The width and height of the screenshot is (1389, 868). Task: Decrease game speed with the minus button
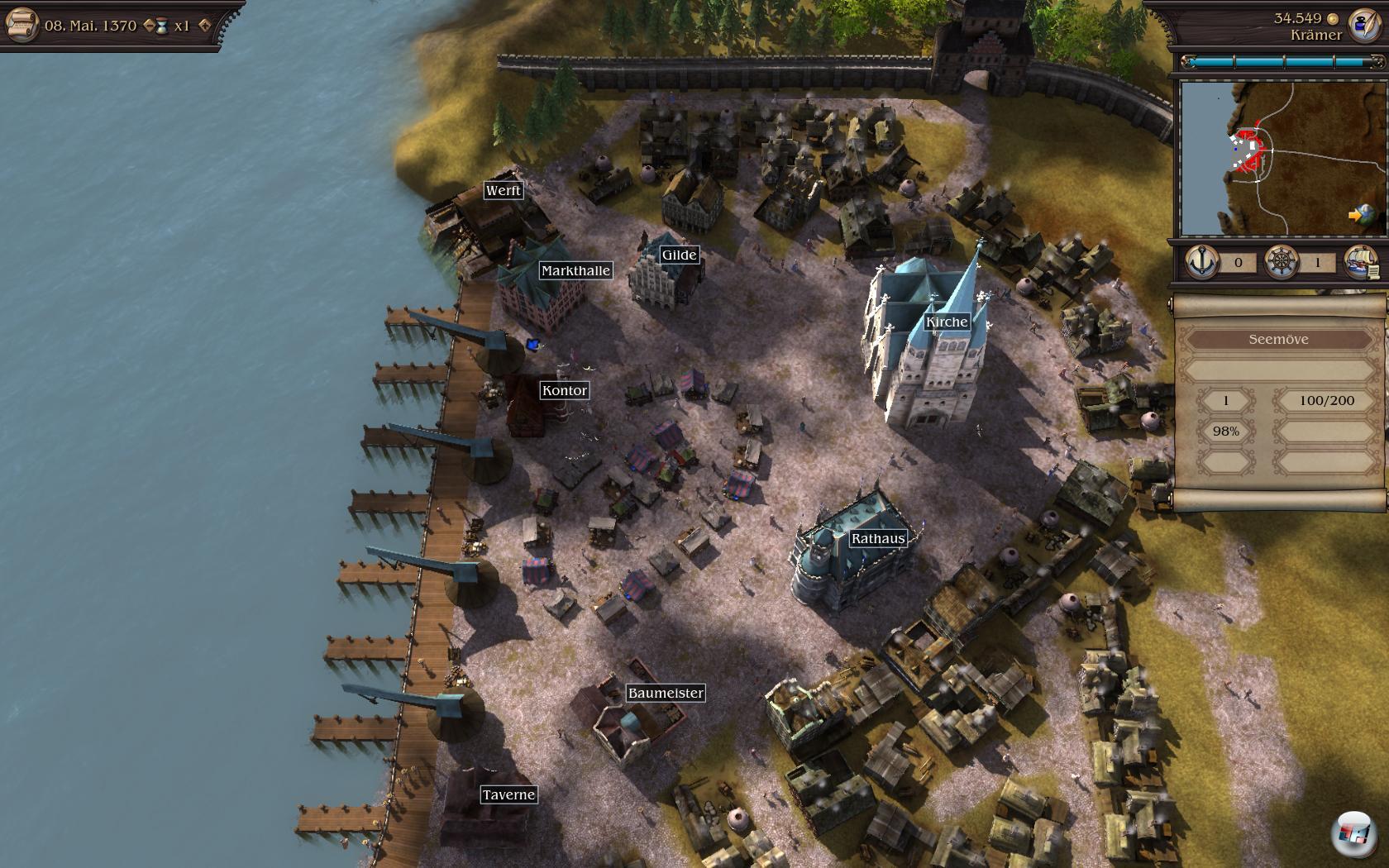pos(149,26)
